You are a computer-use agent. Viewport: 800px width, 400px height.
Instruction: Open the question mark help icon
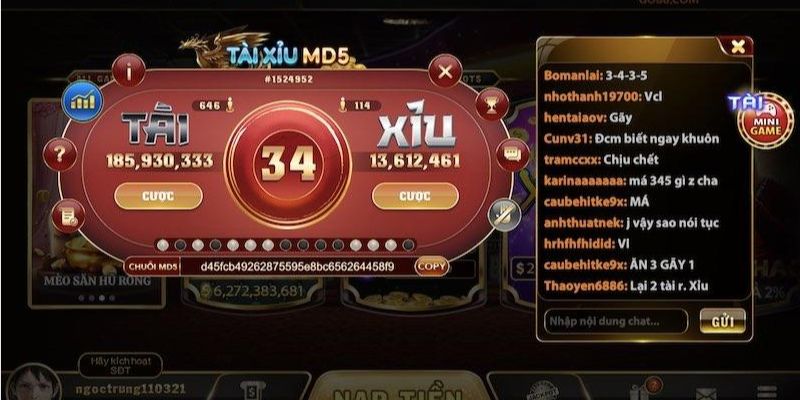click(x=62, y=154)
